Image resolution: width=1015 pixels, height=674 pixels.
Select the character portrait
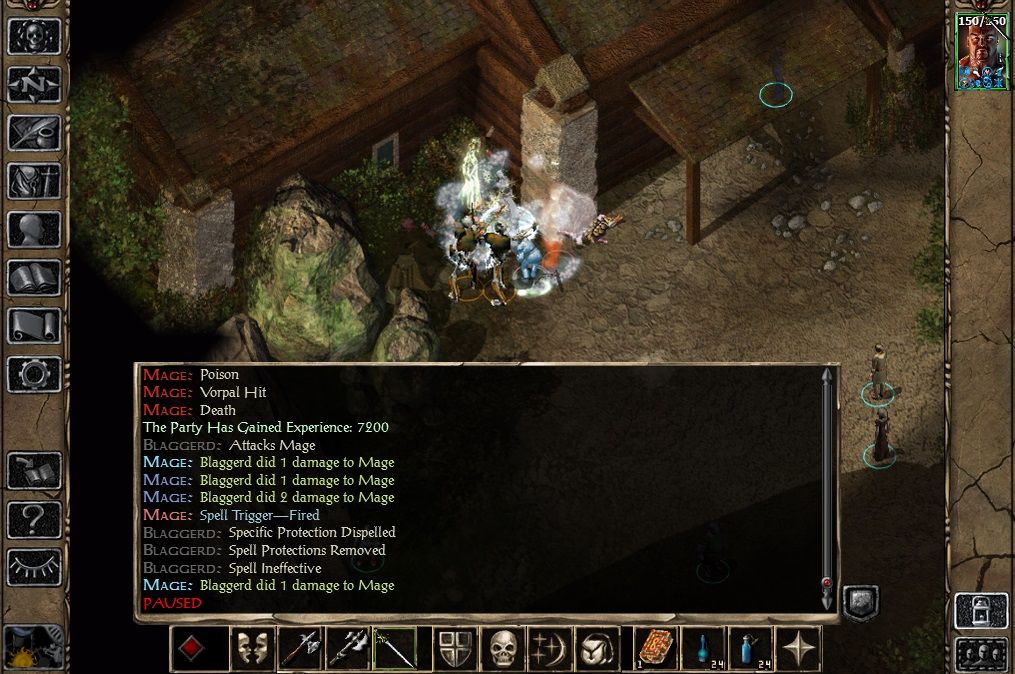[x=981, y=52]
